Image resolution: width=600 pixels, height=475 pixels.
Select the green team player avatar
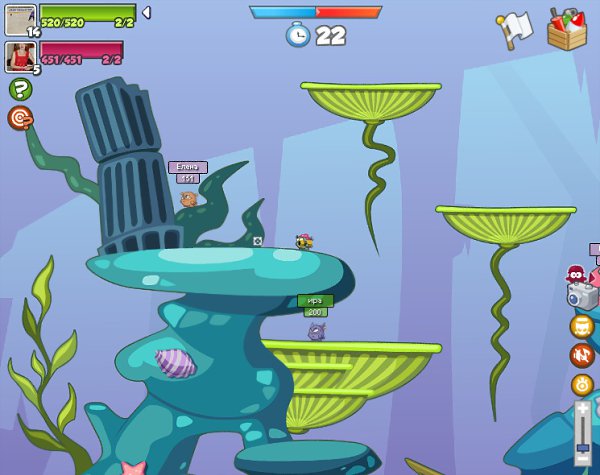point(20,20)
